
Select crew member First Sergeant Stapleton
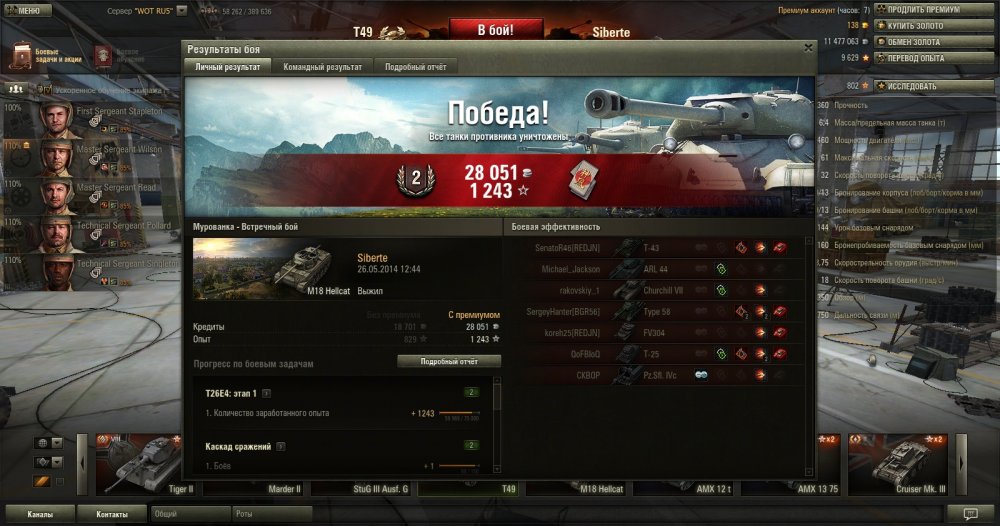(x=100, y=114)
